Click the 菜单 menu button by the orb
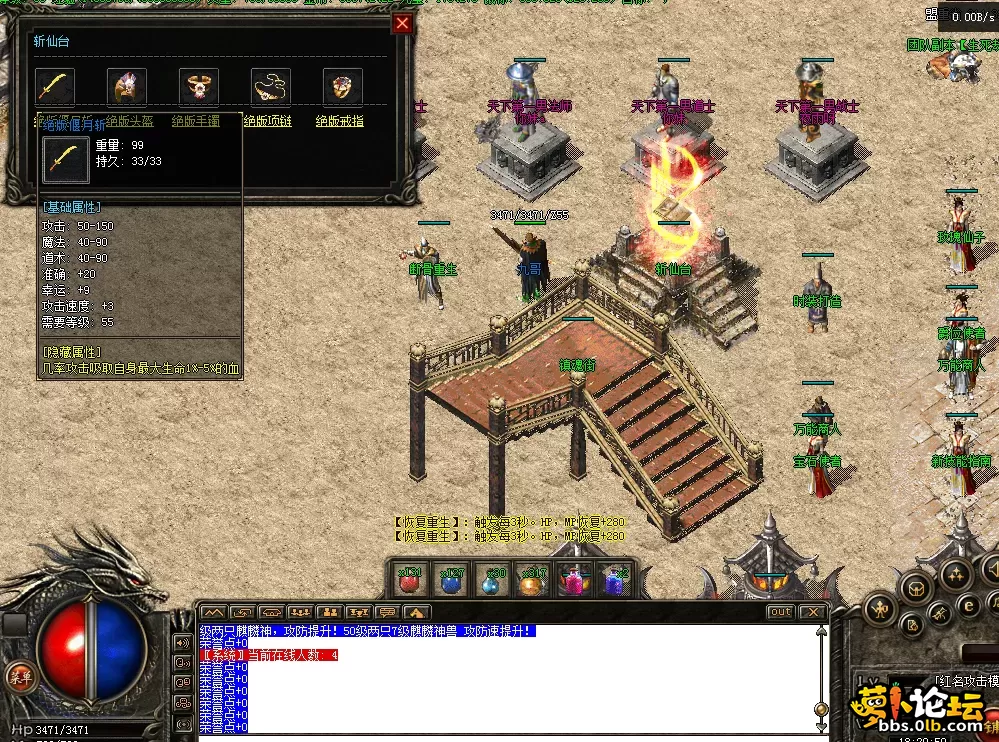999x742 pixels. 19,674
